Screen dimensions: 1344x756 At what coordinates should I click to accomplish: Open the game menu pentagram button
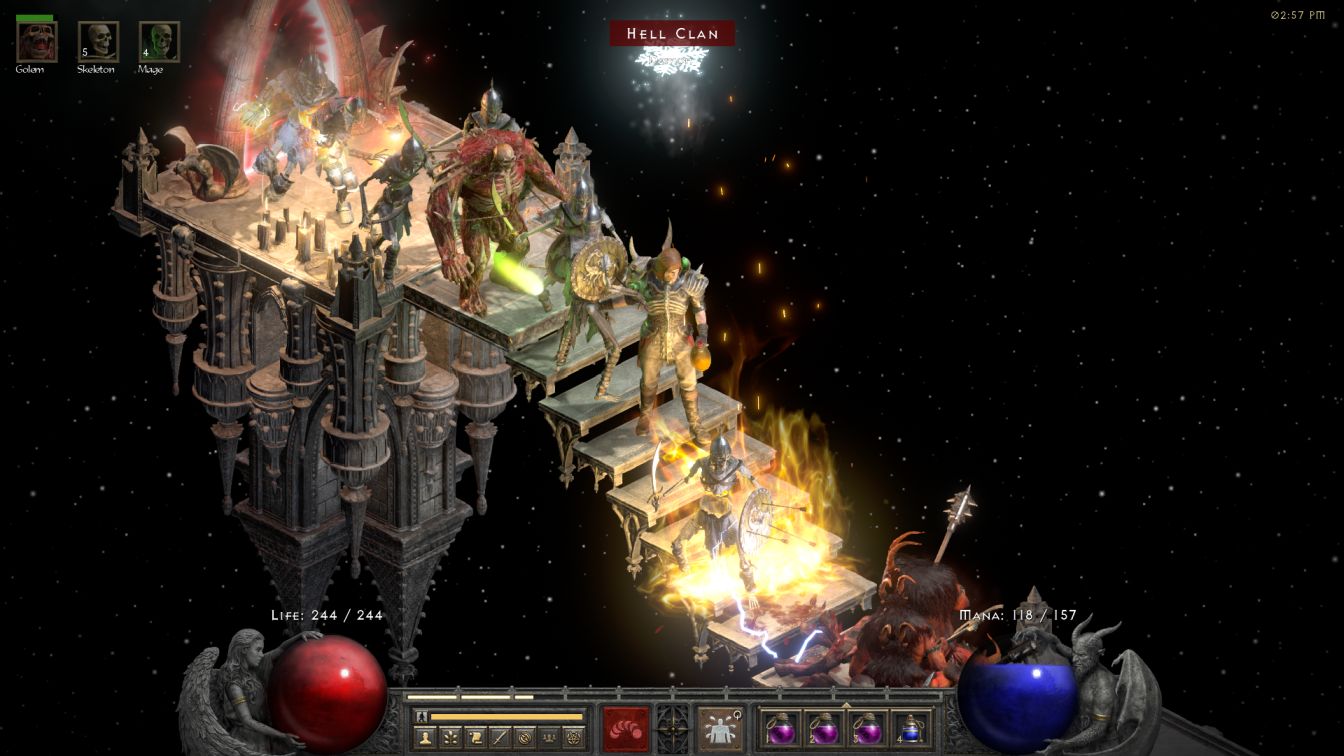tap(574, 737)
